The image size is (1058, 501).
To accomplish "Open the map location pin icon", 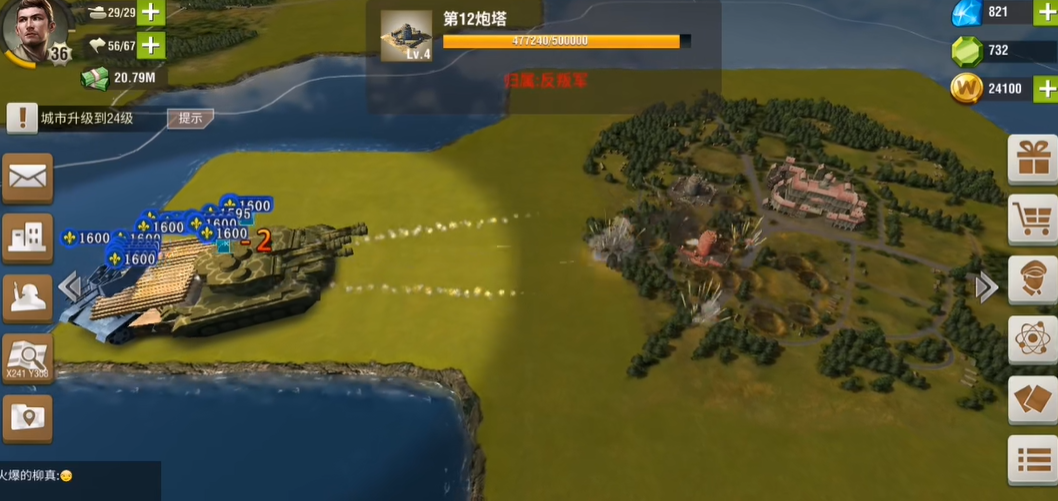I will (x=27, y=417).
